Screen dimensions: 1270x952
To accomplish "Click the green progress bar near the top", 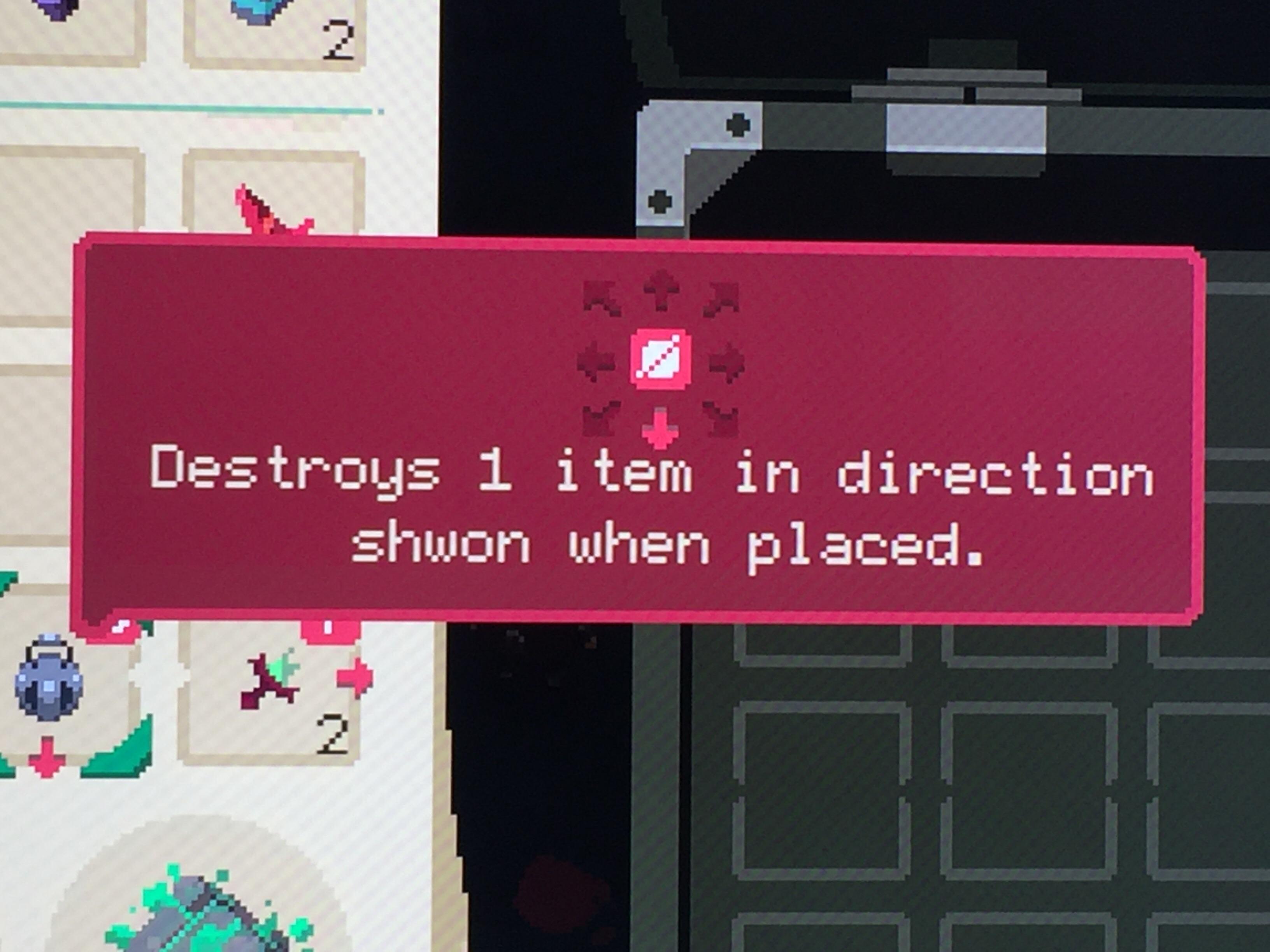I will [x=189, y=108].
